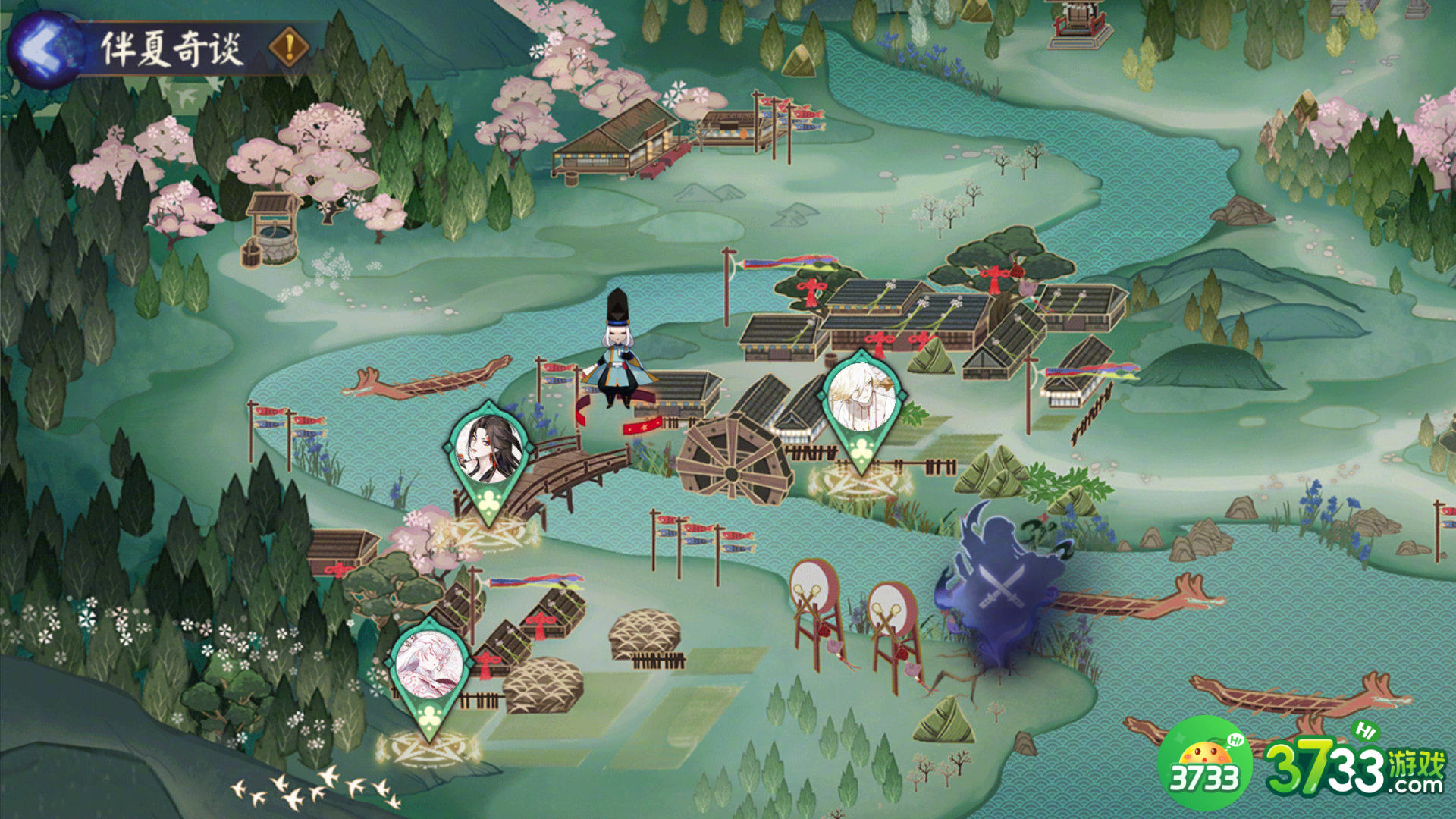The height and width of the screenshot is (819, 1456).
Task: Open the orange exclamation info icon
Action: 289,48
